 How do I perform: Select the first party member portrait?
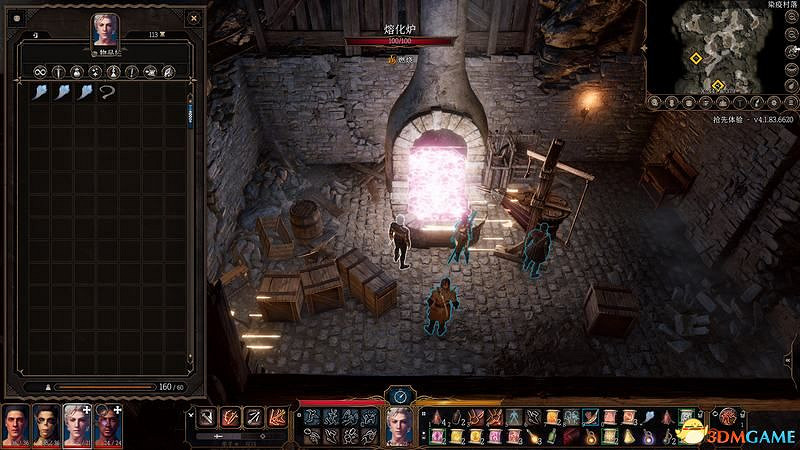click(16, 425)
